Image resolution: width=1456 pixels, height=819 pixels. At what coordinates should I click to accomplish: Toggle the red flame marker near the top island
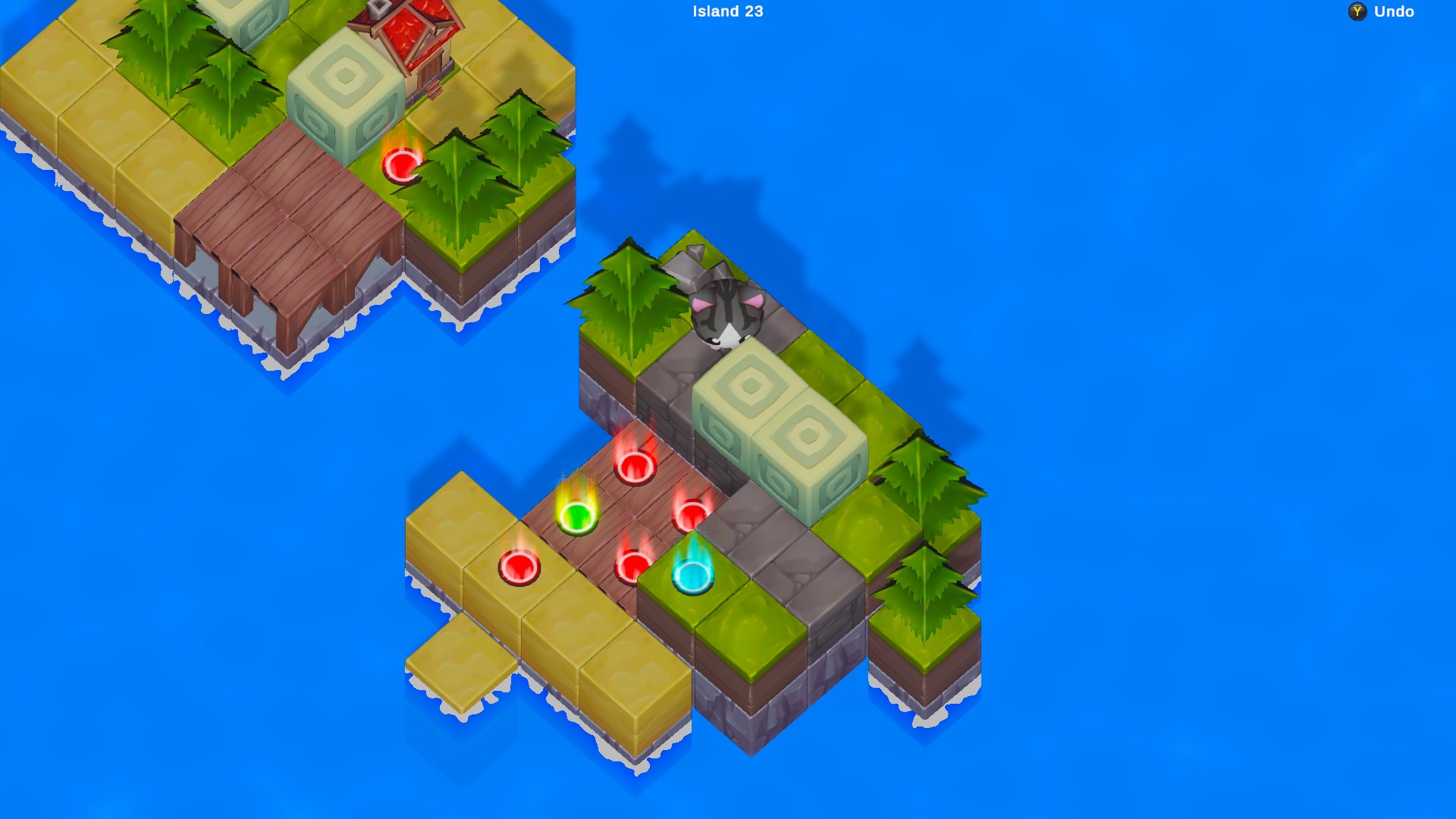tap(402, 163)
